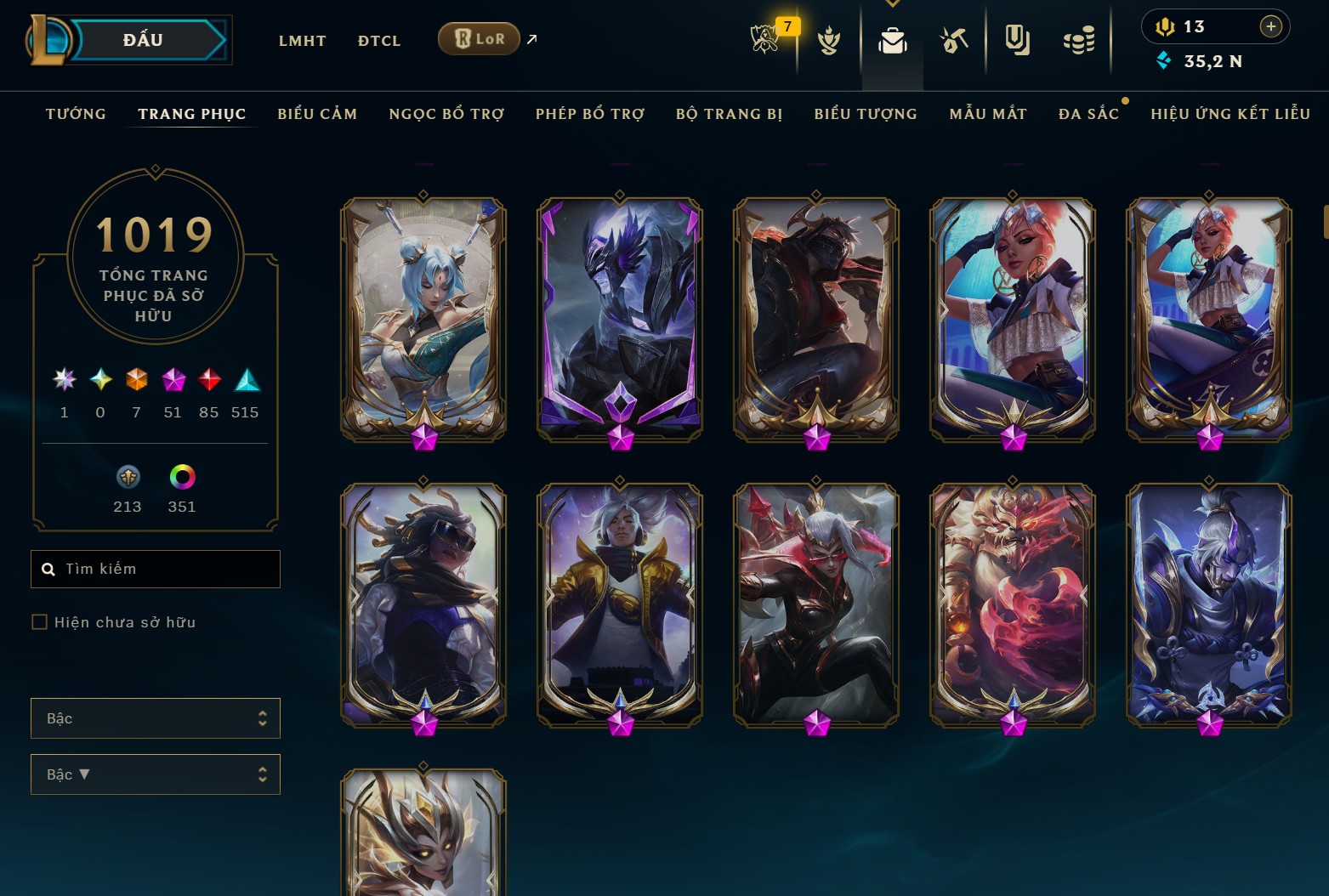Click the 'Tìm kiếm' search field

156,569
